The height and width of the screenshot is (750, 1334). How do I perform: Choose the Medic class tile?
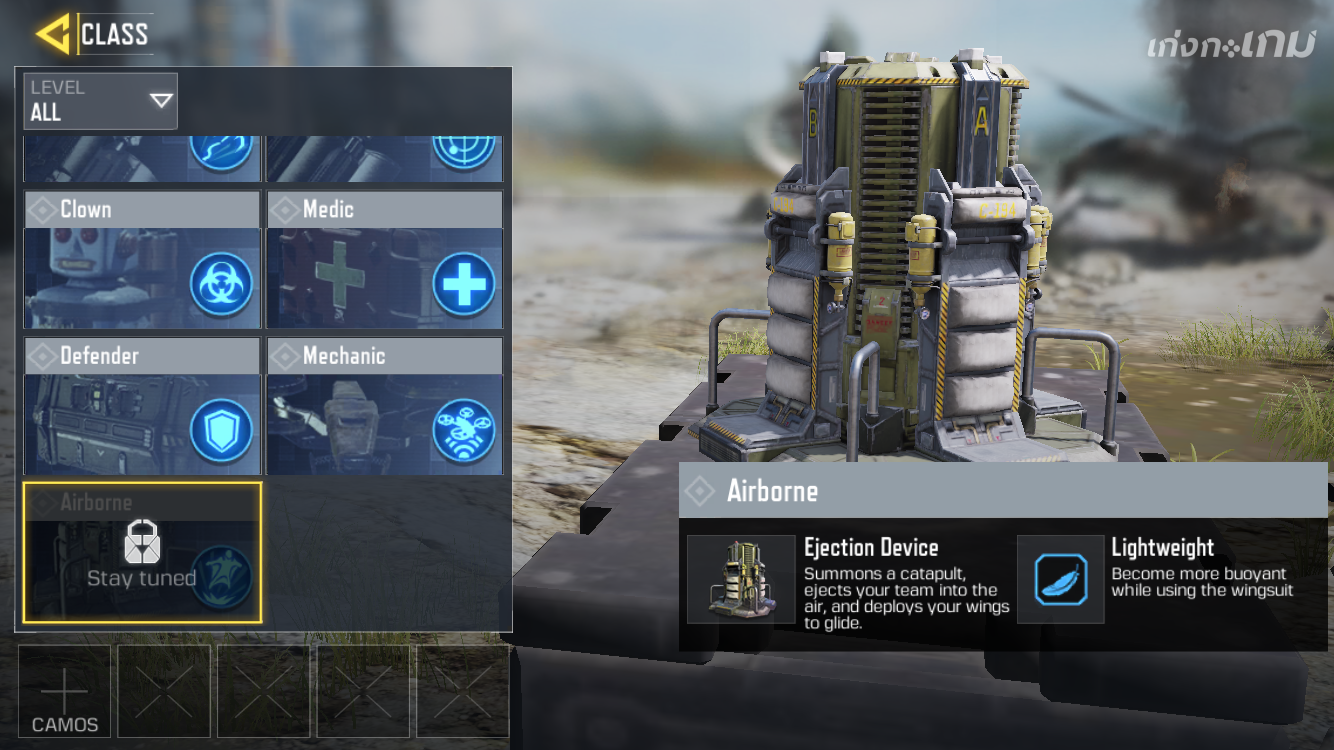point(384,260)
